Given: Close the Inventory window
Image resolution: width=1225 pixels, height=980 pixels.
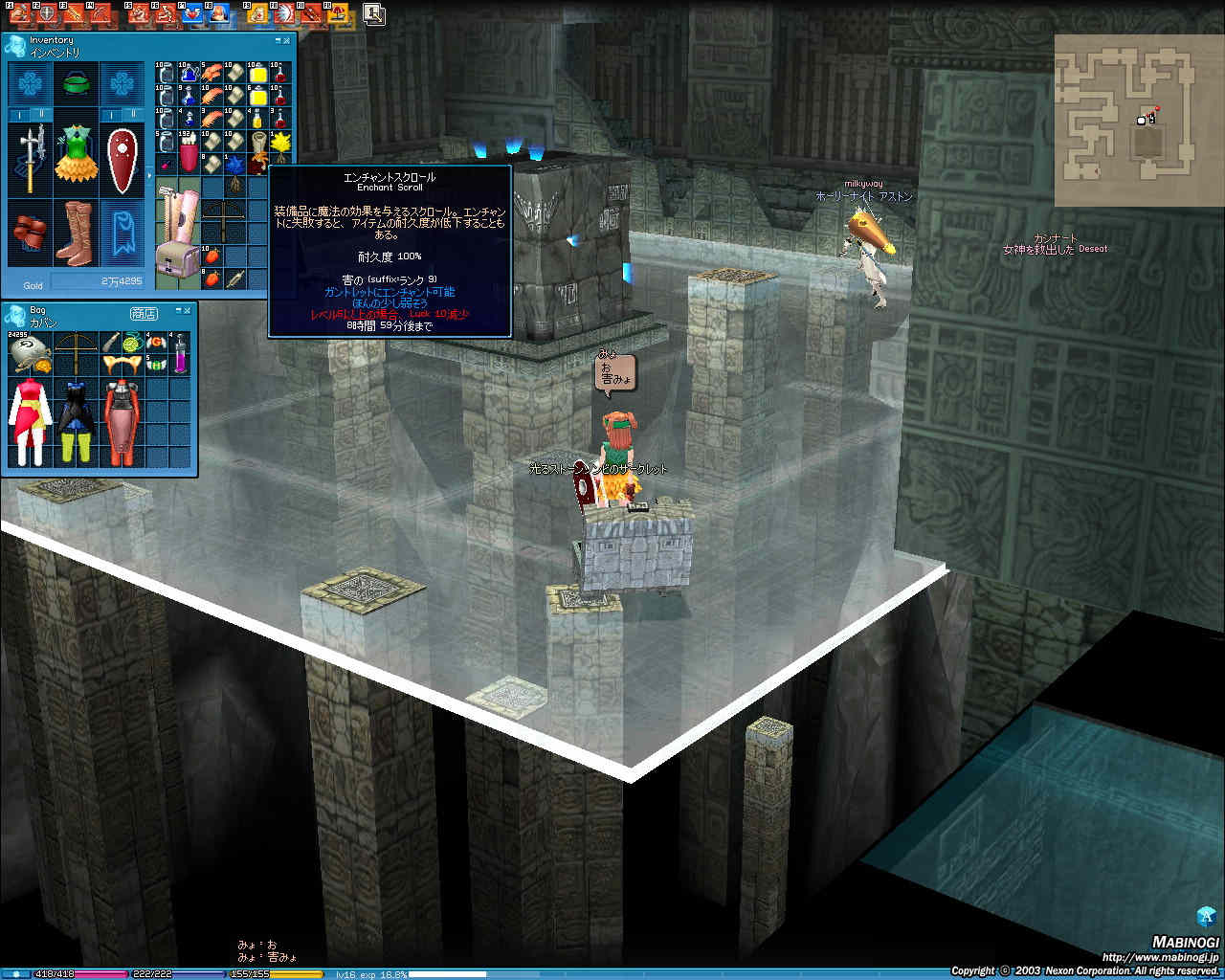Looking at the screenshot, I should 287,41.
